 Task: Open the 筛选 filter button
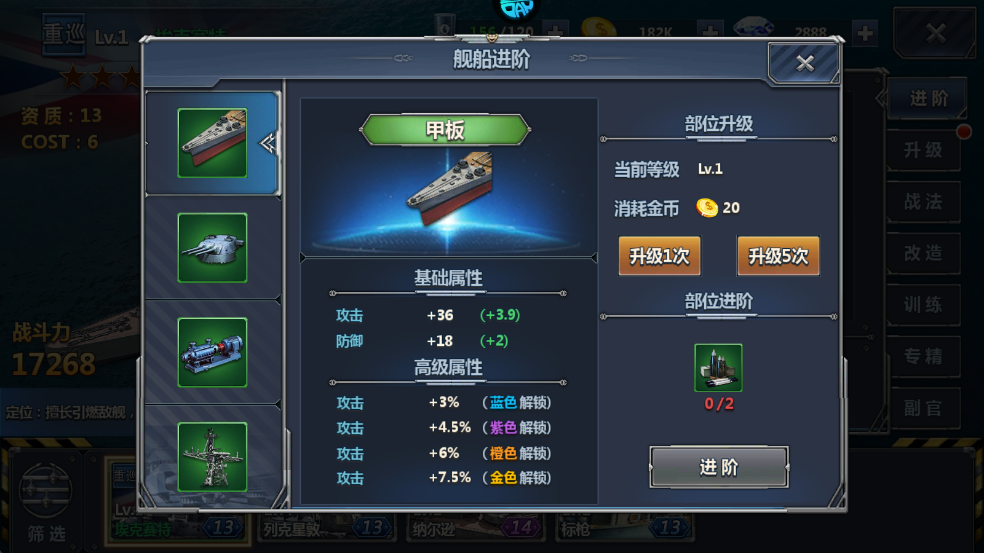pos(49,498)
